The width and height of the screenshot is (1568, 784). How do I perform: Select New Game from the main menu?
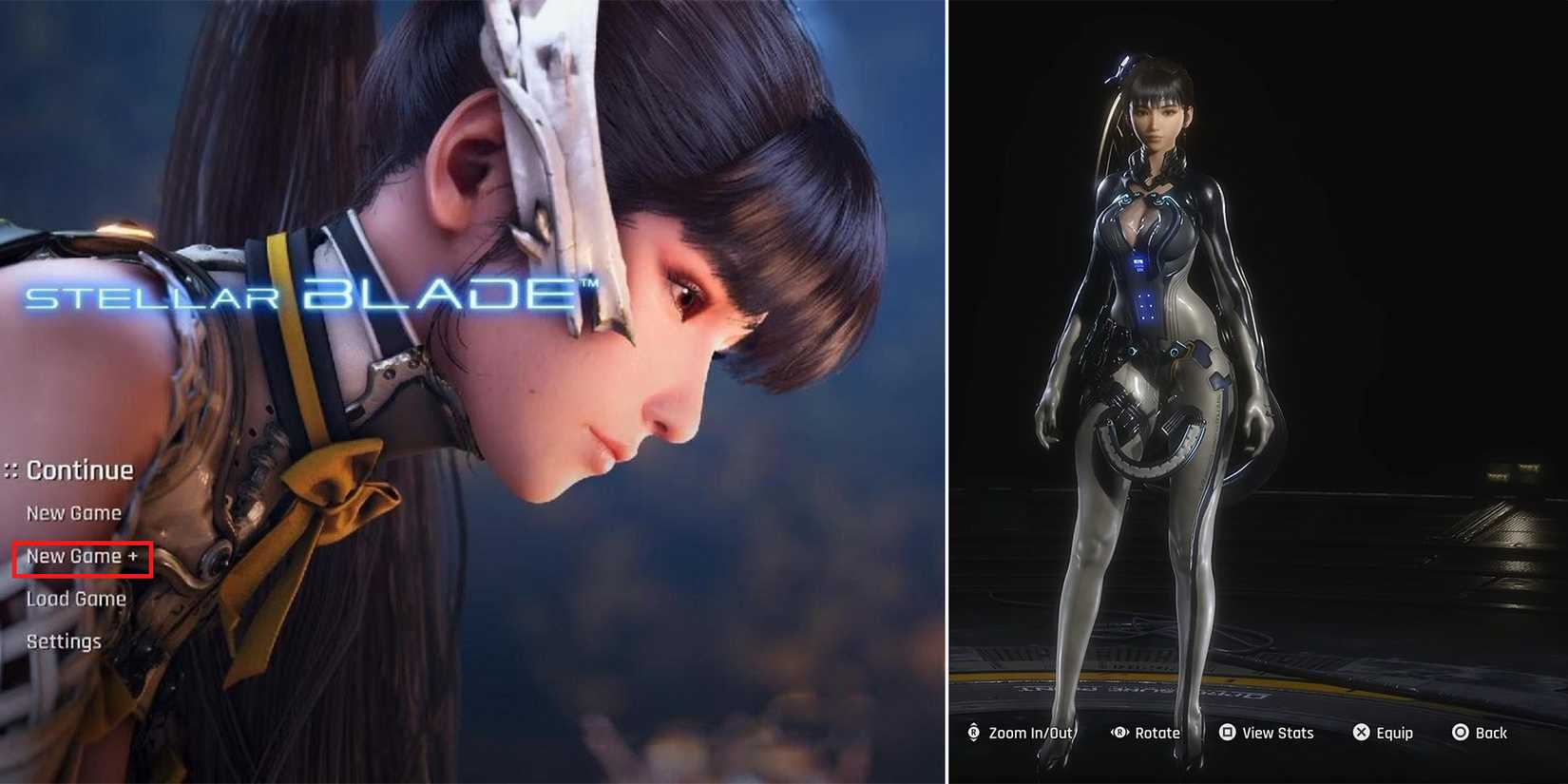(73, 512)
